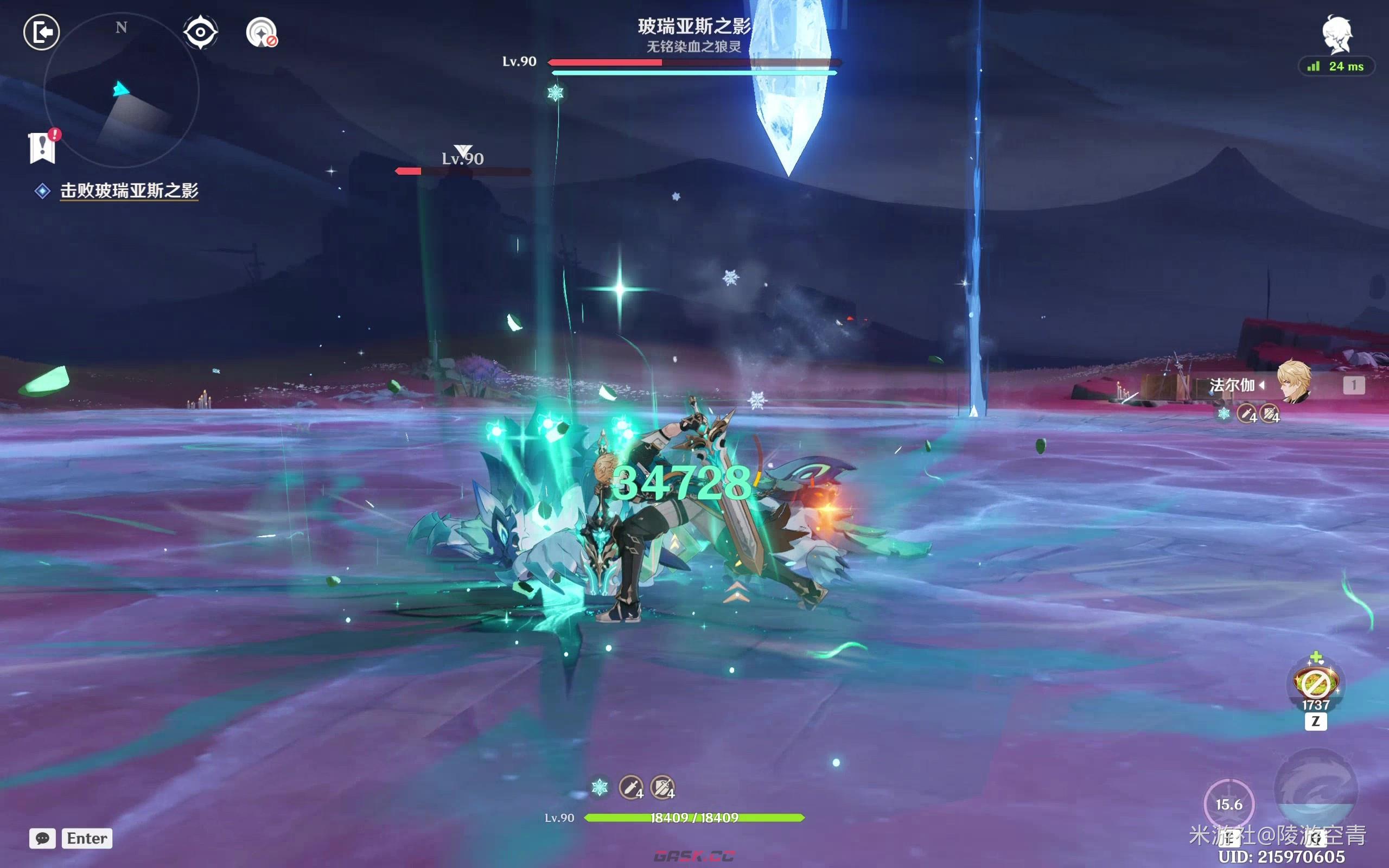This screenshot has width=1389, height=868.
Task: Open the circular minimap
Action: [x=121, y=90]
